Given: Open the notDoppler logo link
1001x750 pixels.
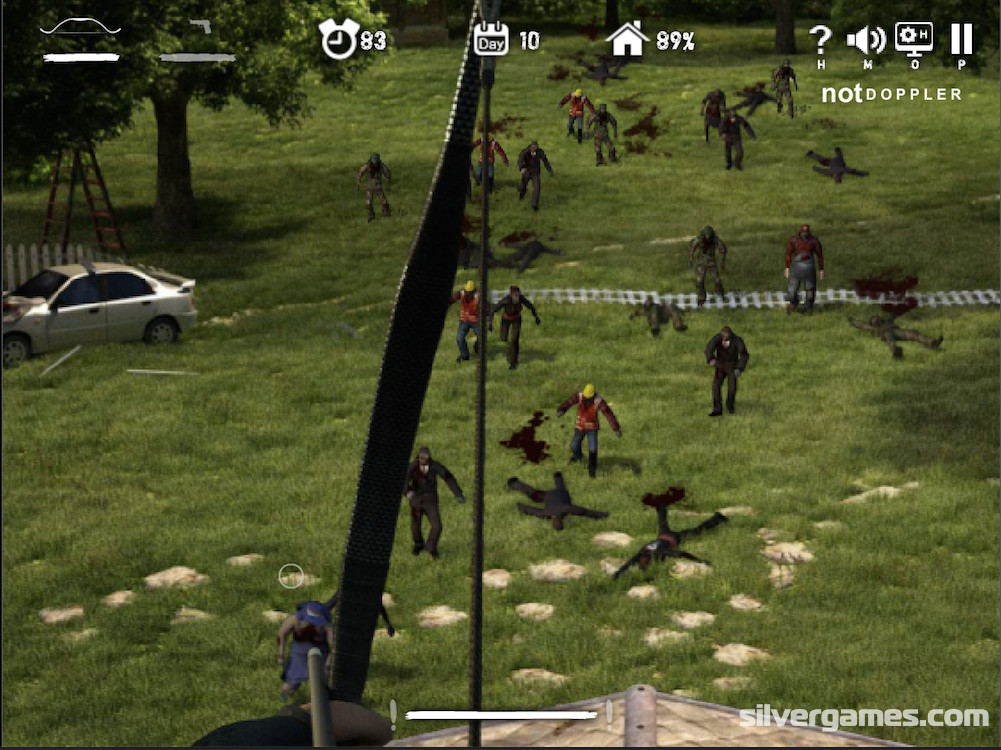Looking at the screenshot, I should [892, 94].
